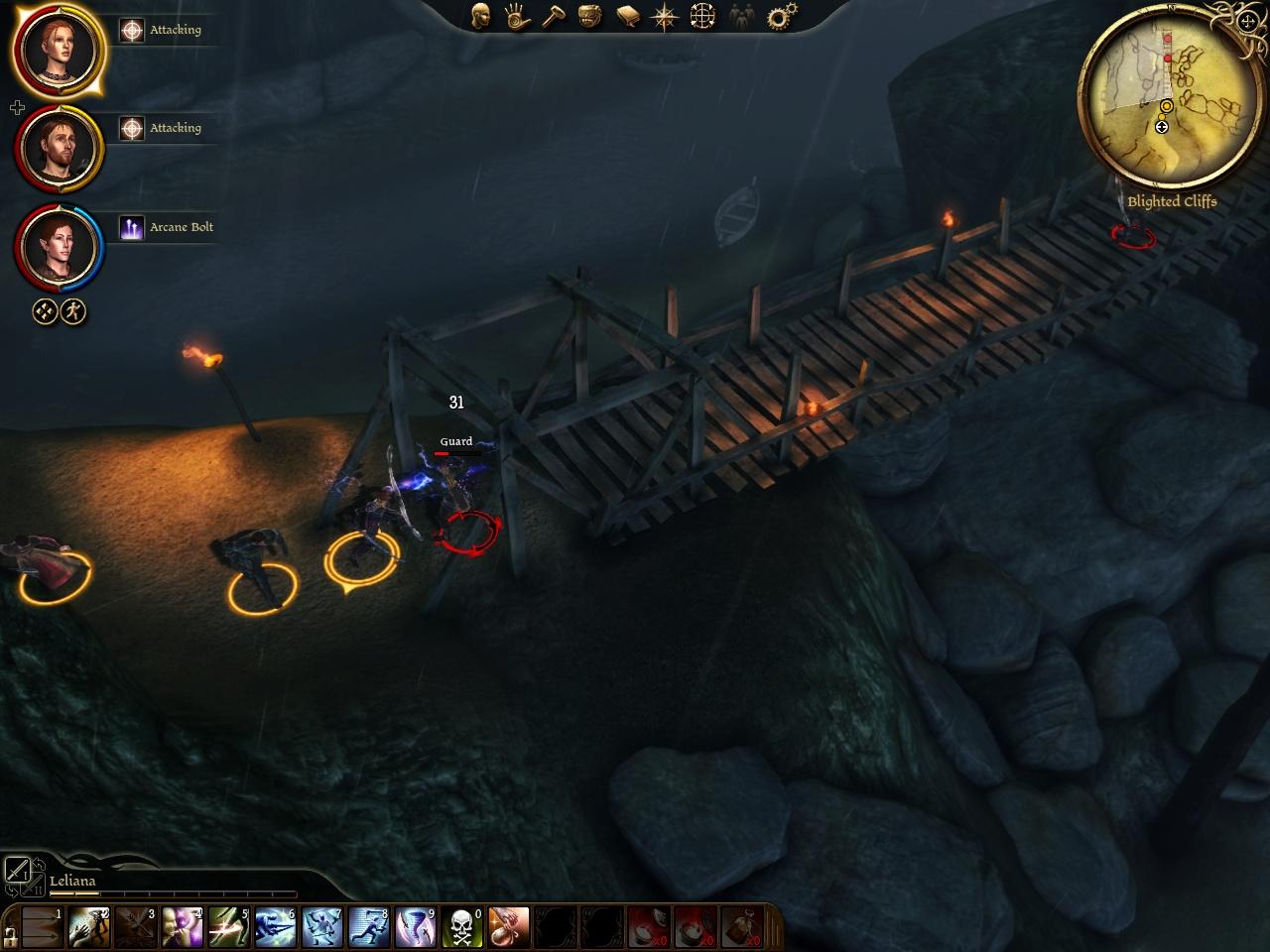
Task: Open the journal book icon
Action: pyautogui.click(x=627, y=16)
